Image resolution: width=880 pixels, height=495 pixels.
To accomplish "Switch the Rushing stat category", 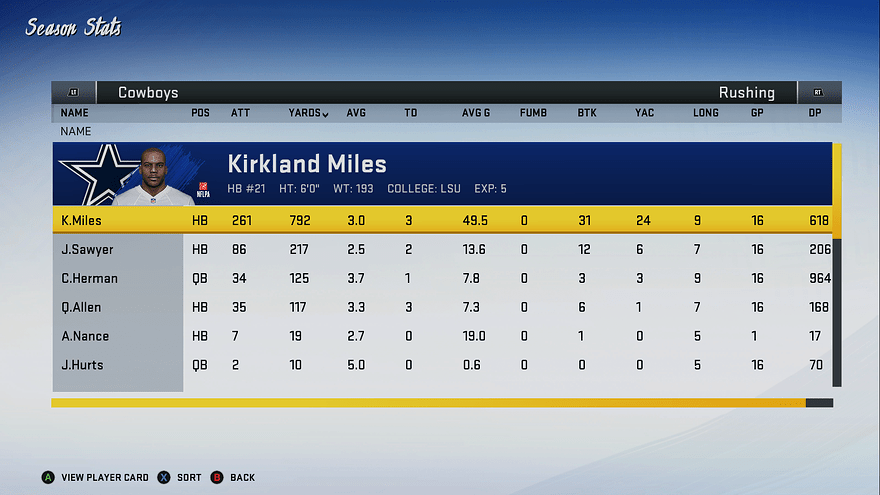I will tap(746, 93).
